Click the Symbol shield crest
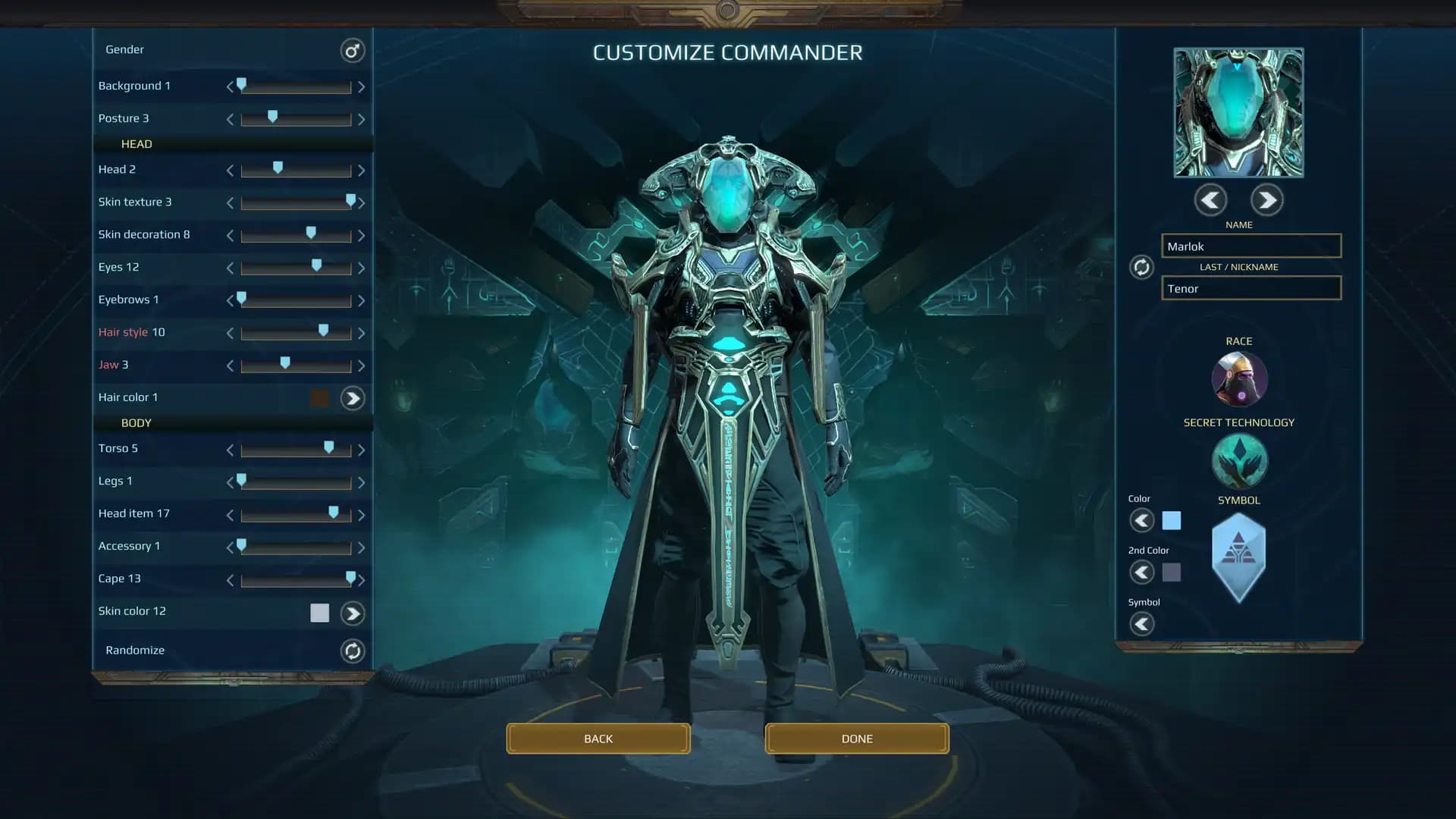The width and height of the screenshot is (1456, 819). 1239,556
